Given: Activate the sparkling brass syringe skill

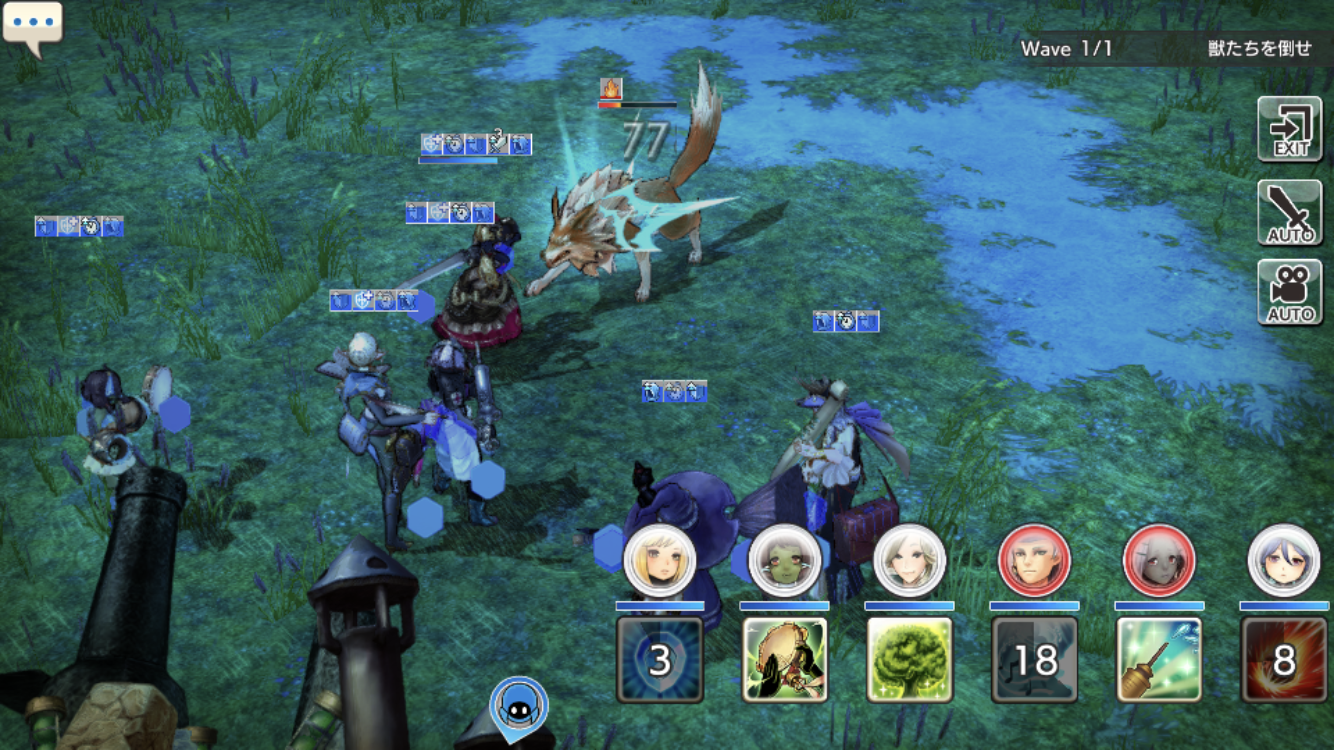Looking at the screenshot, I should [x=1159, y=659].
